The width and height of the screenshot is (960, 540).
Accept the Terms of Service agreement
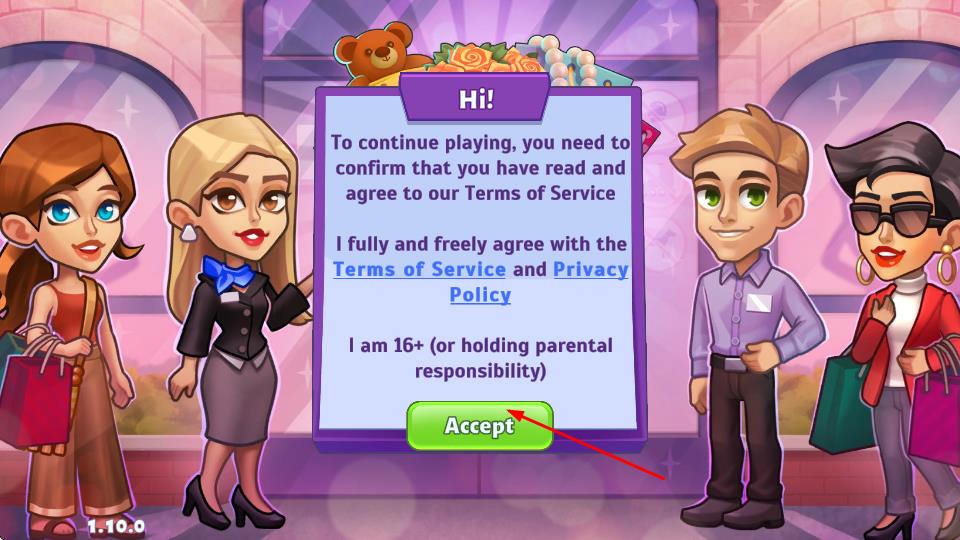tap(479, 426)
